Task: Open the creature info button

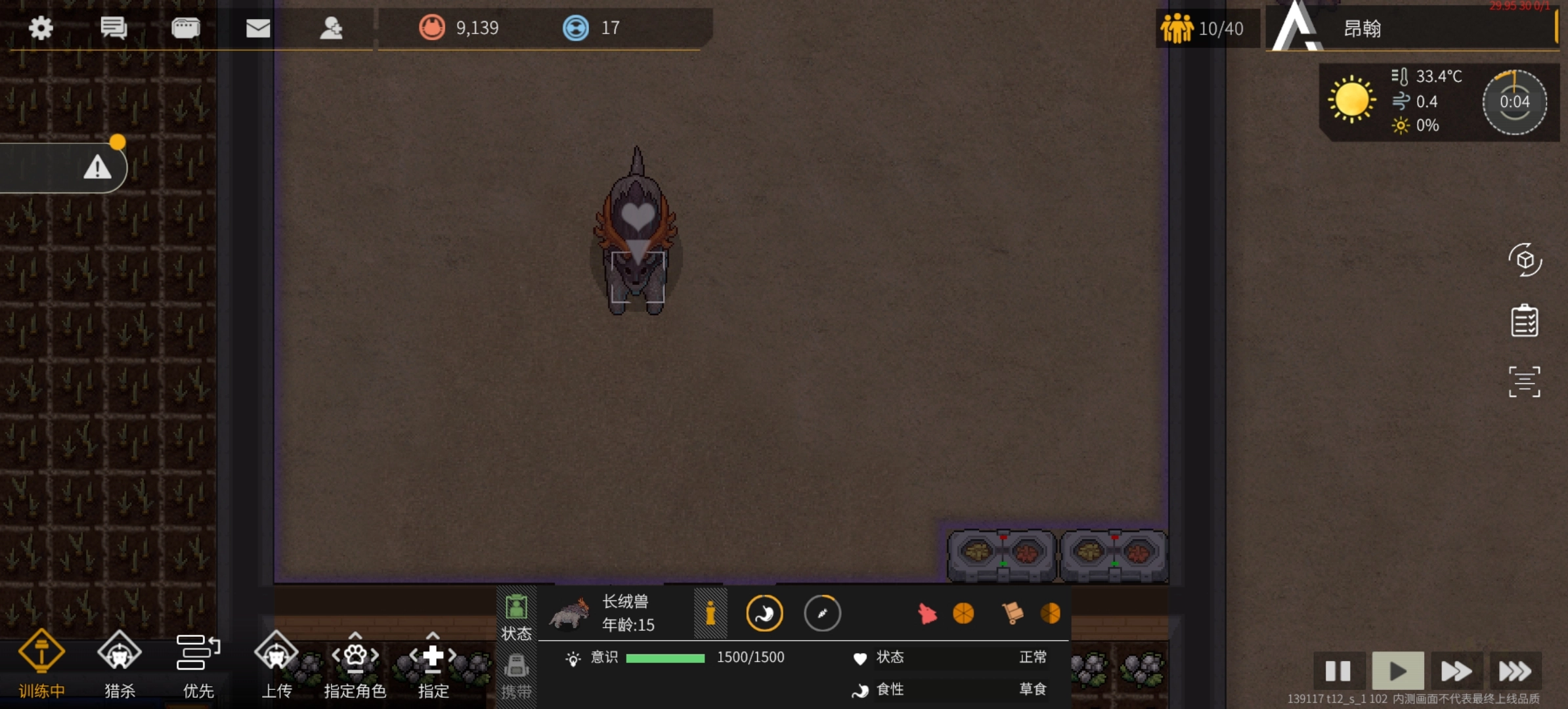Action: pos(710,614)
